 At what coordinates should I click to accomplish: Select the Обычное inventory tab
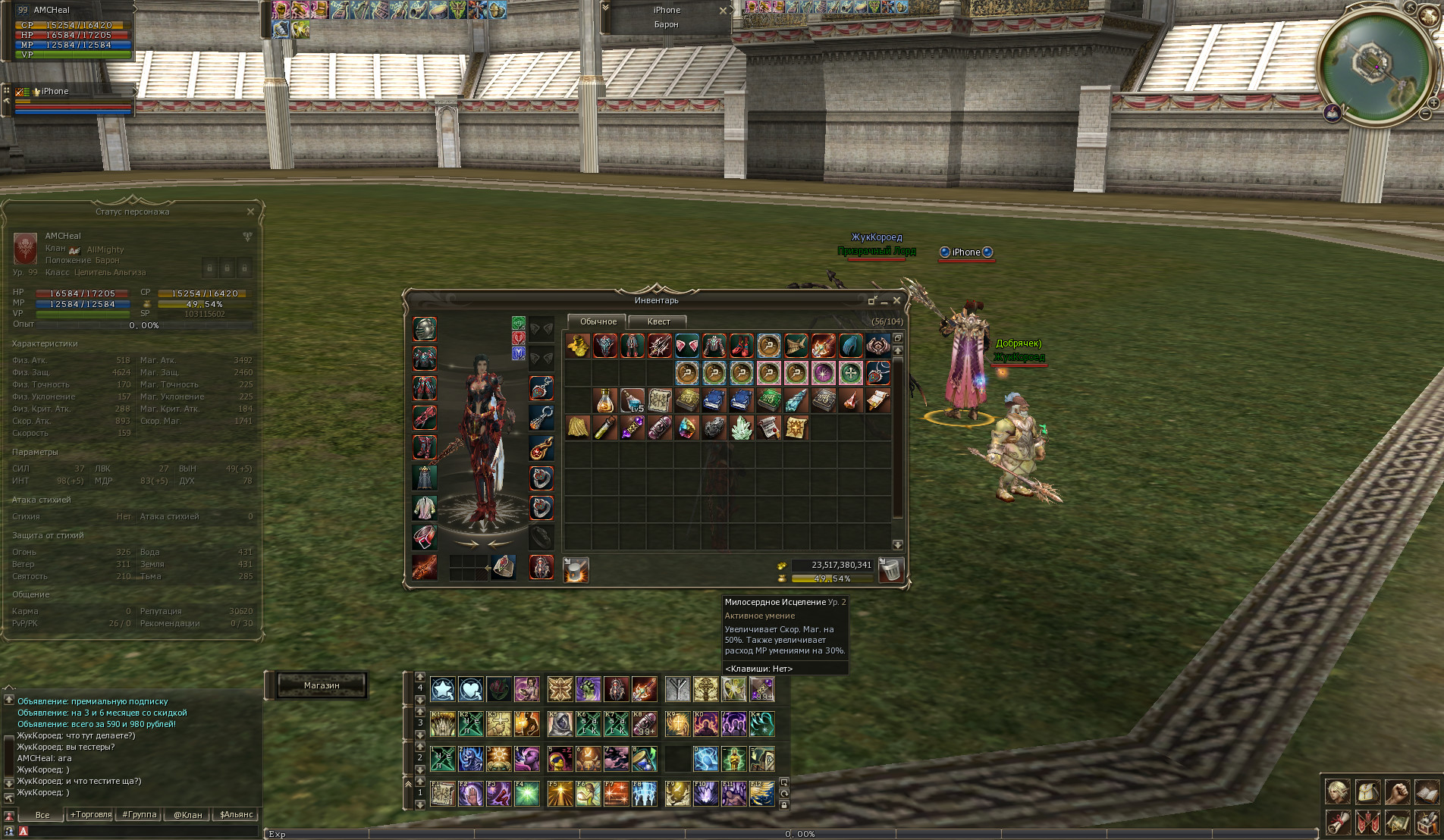598,321
